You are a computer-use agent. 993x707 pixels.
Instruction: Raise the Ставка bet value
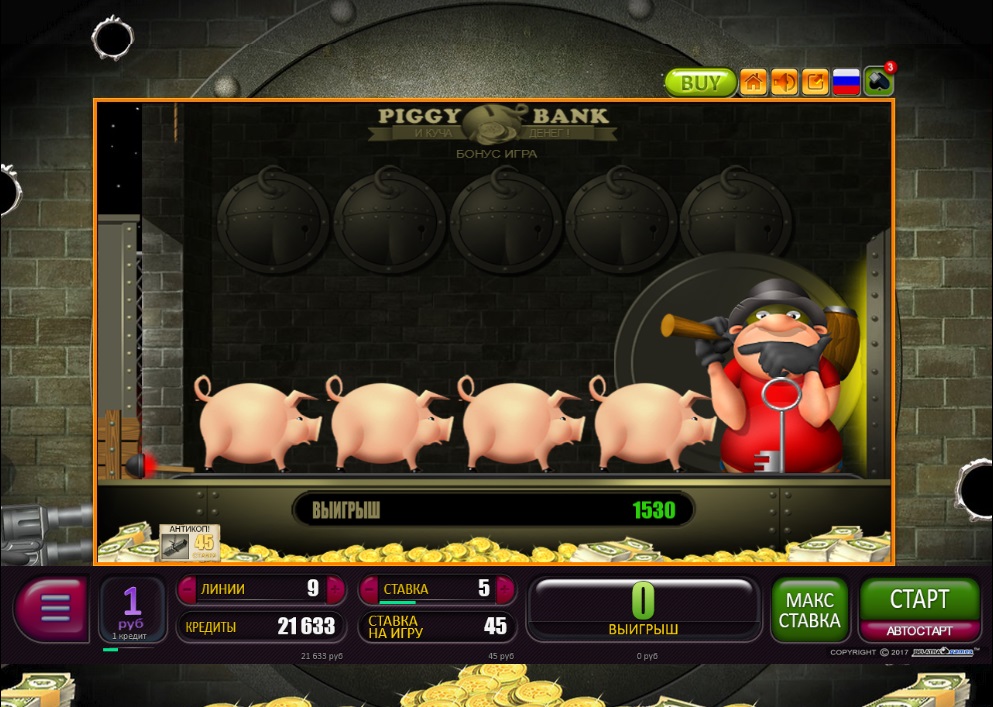507,589
